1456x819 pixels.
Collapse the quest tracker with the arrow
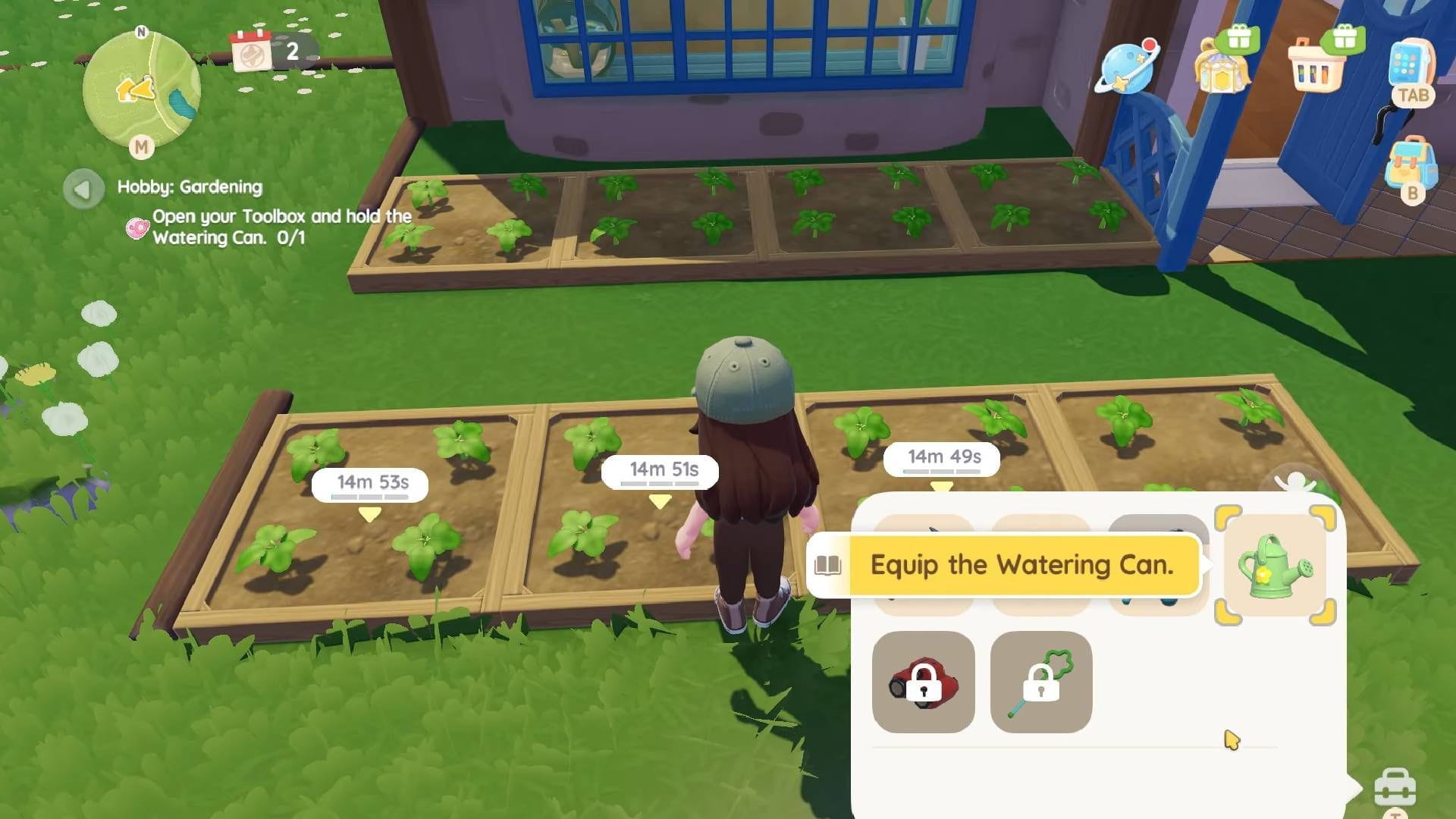click(x=83, y=188)
